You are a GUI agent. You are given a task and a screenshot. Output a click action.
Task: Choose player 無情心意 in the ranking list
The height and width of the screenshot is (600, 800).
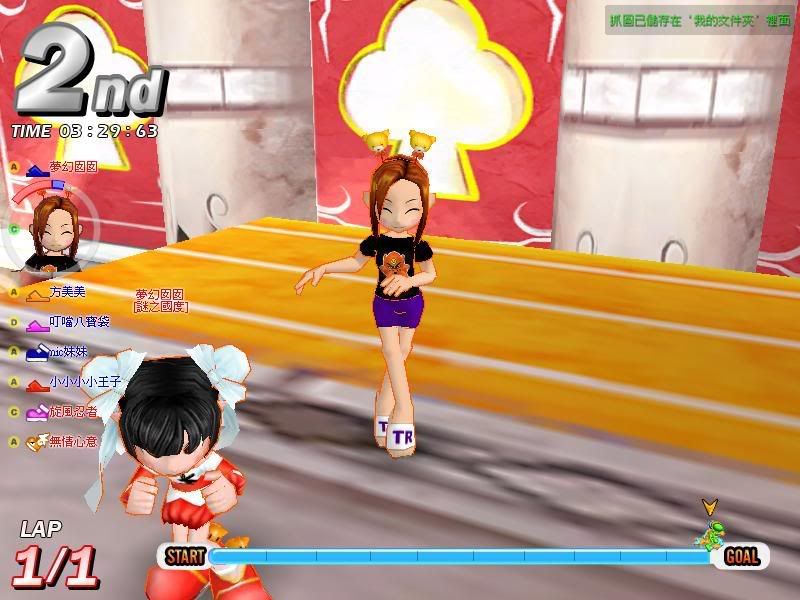coord(72,441)
